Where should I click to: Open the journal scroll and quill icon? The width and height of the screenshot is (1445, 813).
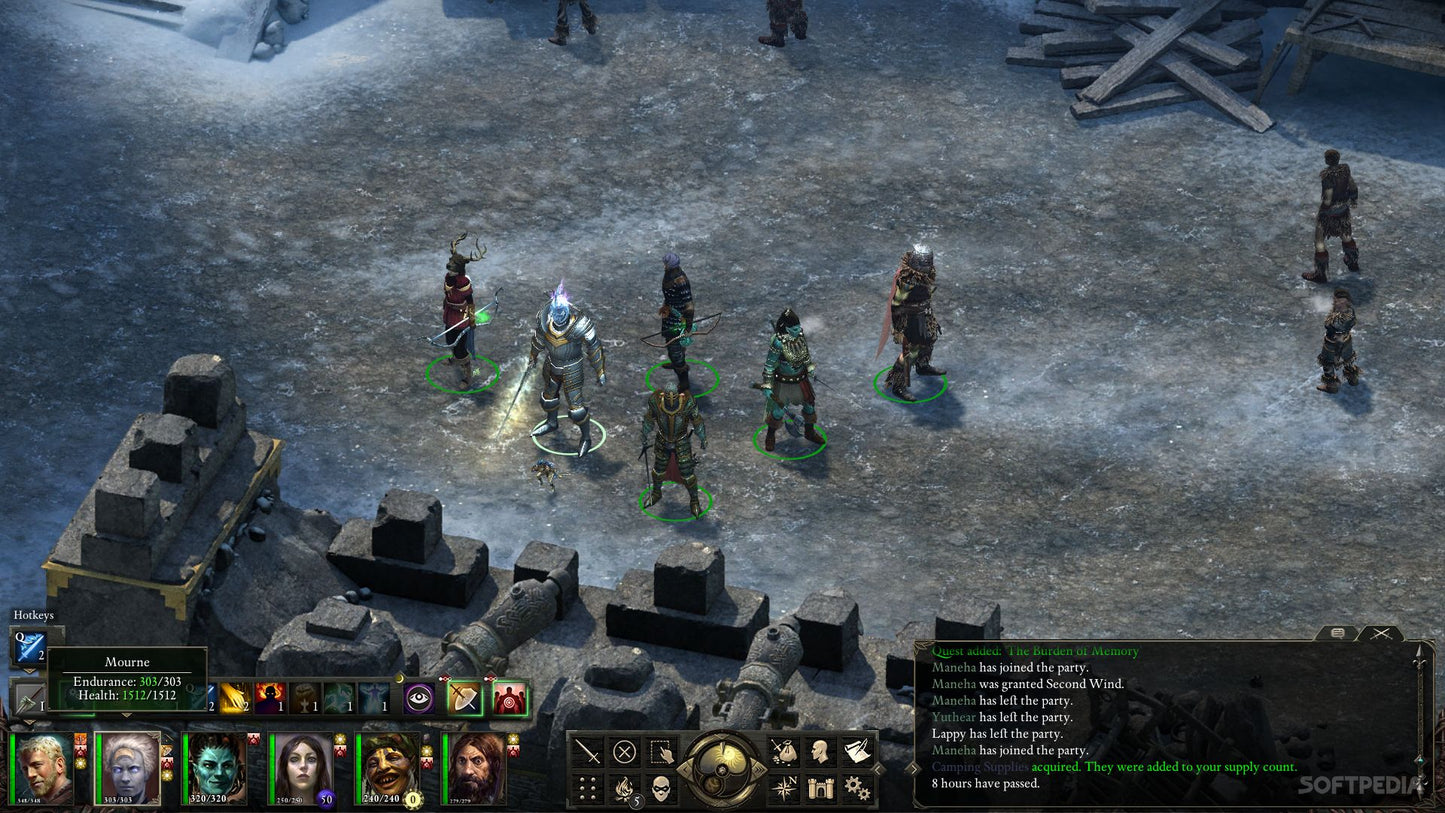[x=856, y=751]
